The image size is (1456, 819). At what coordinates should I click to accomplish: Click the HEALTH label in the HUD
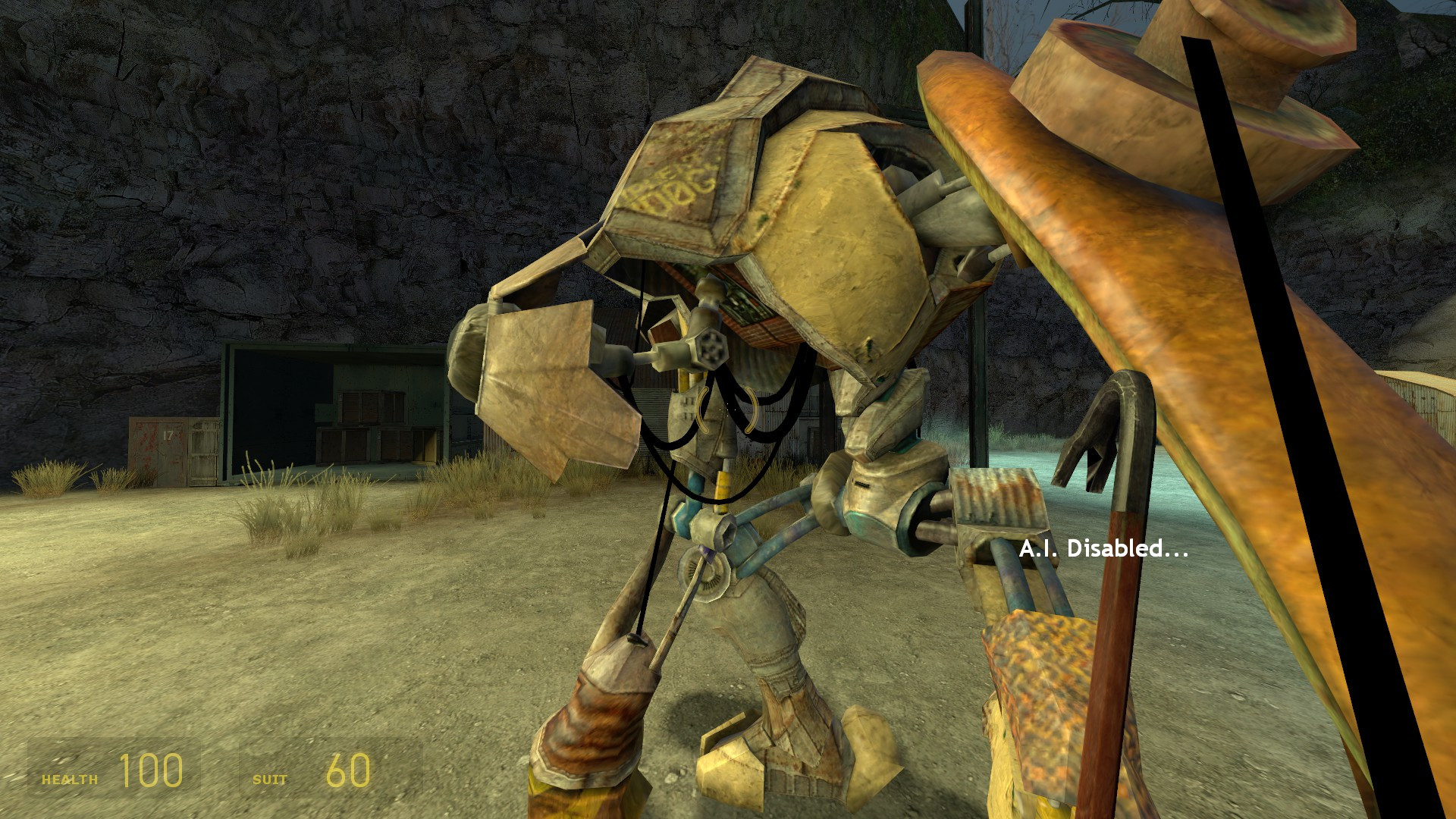pos(70,777)
